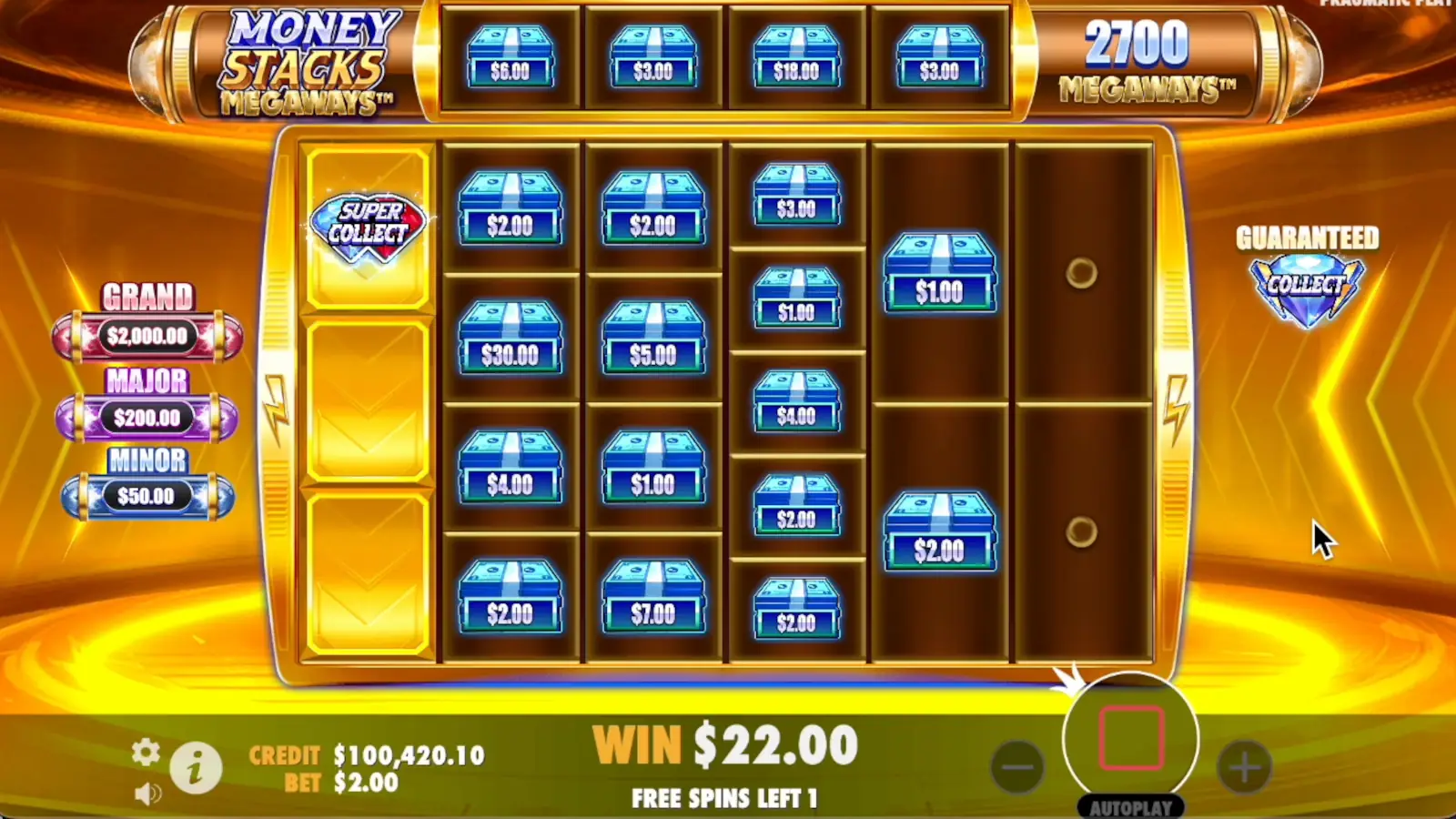Decrease the bet with the minus control
The image size is (1456, 819).
pyautogui.click(x=1017, y=769)
